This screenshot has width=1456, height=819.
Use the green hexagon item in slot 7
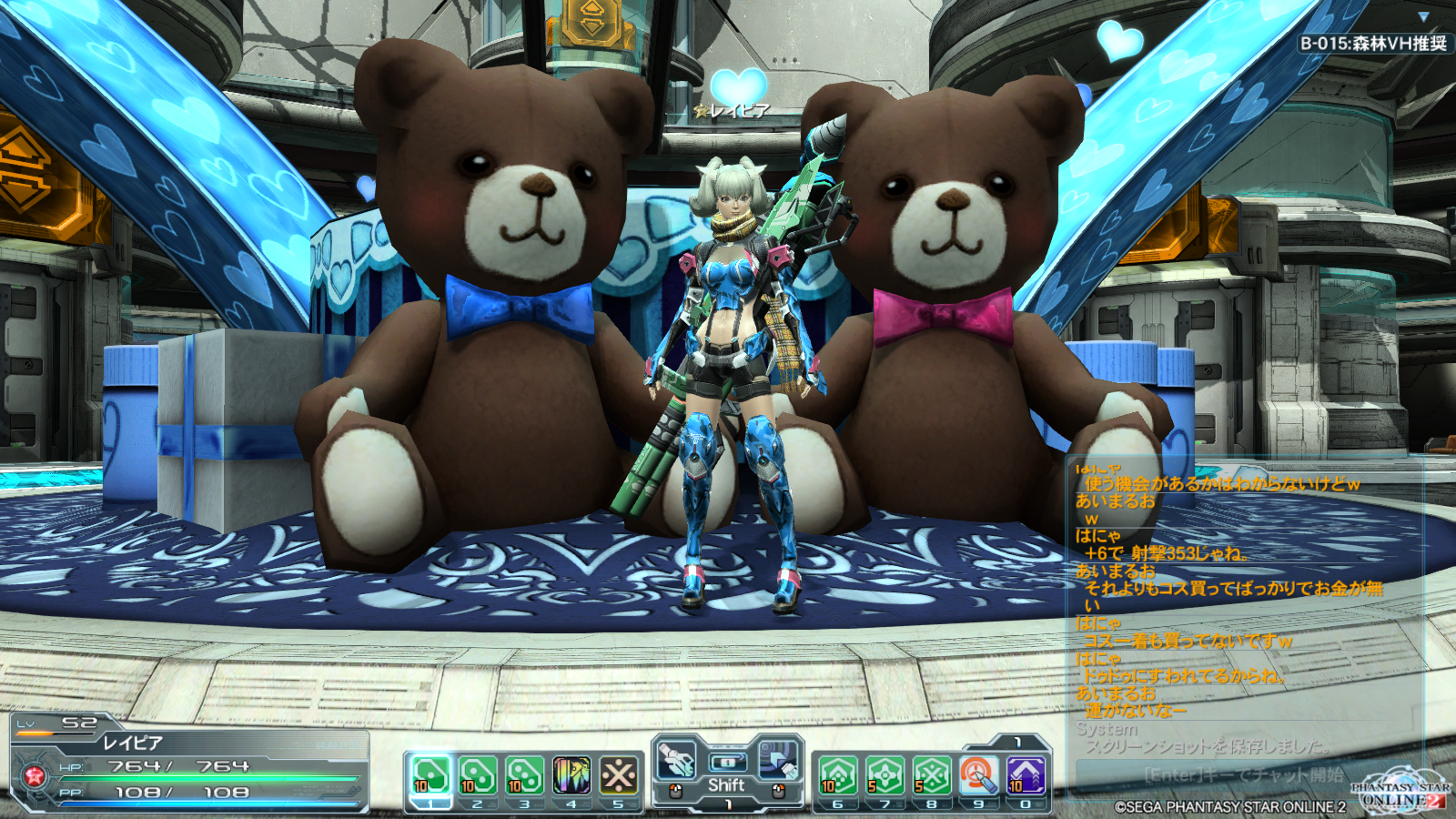coord(885,775)
